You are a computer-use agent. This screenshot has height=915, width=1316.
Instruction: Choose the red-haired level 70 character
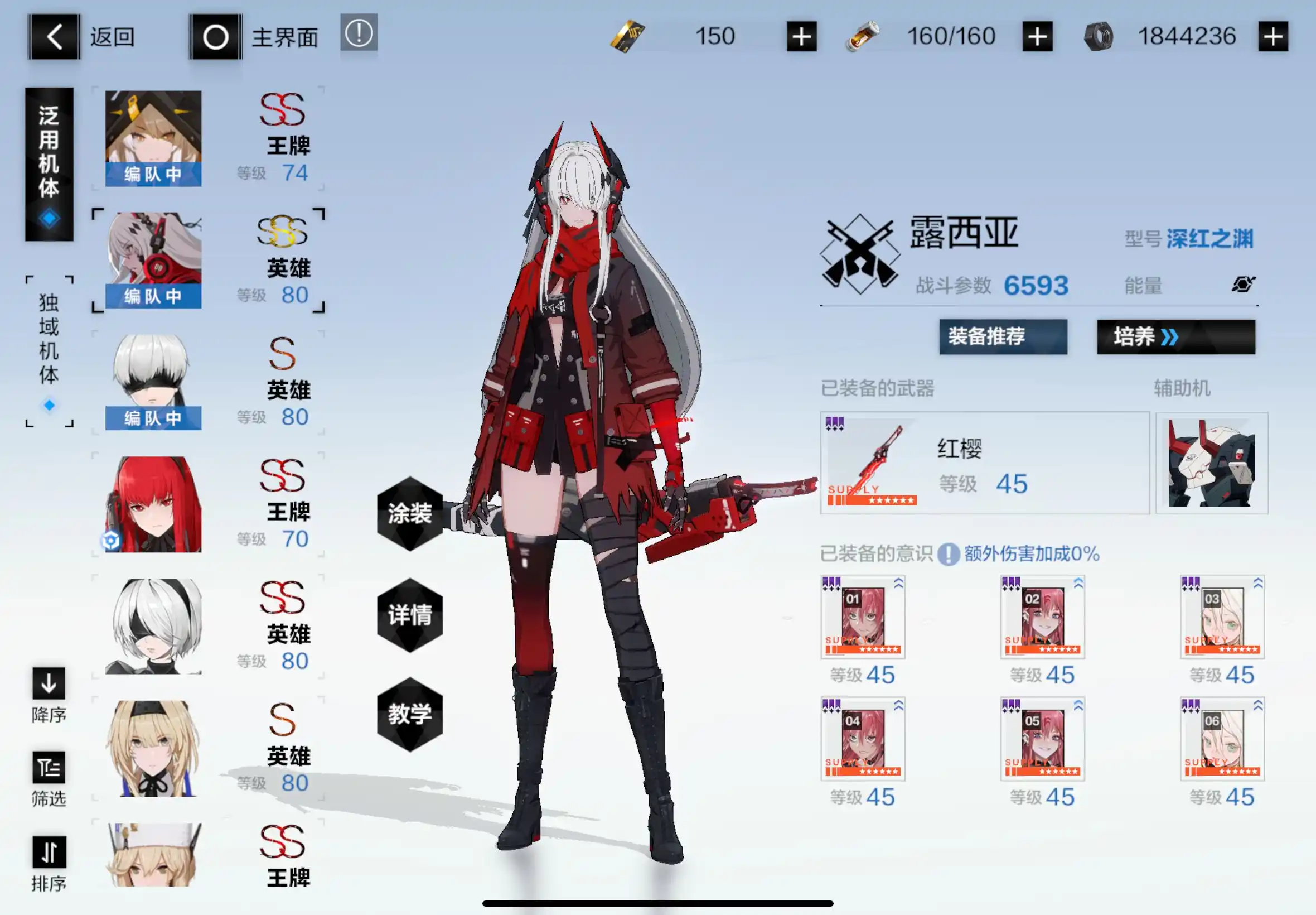(x=153, y=504)
